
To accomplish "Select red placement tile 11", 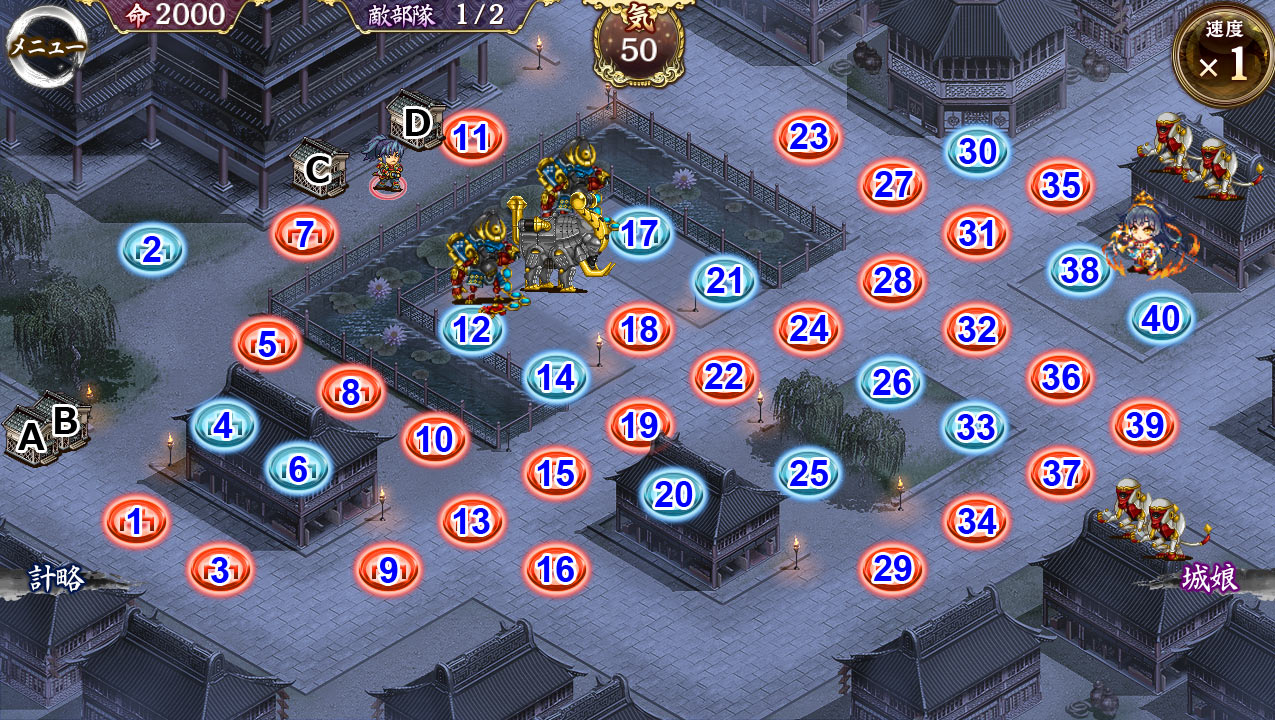I will [471, 138].
